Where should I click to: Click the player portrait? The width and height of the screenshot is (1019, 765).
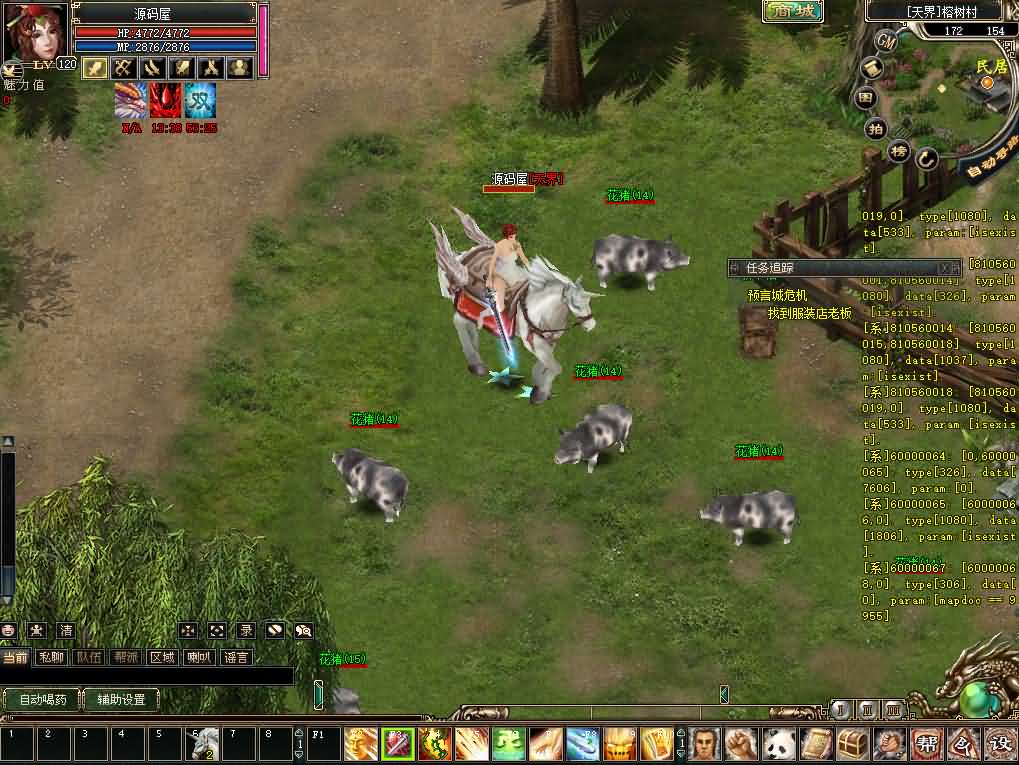click(36, 32)
